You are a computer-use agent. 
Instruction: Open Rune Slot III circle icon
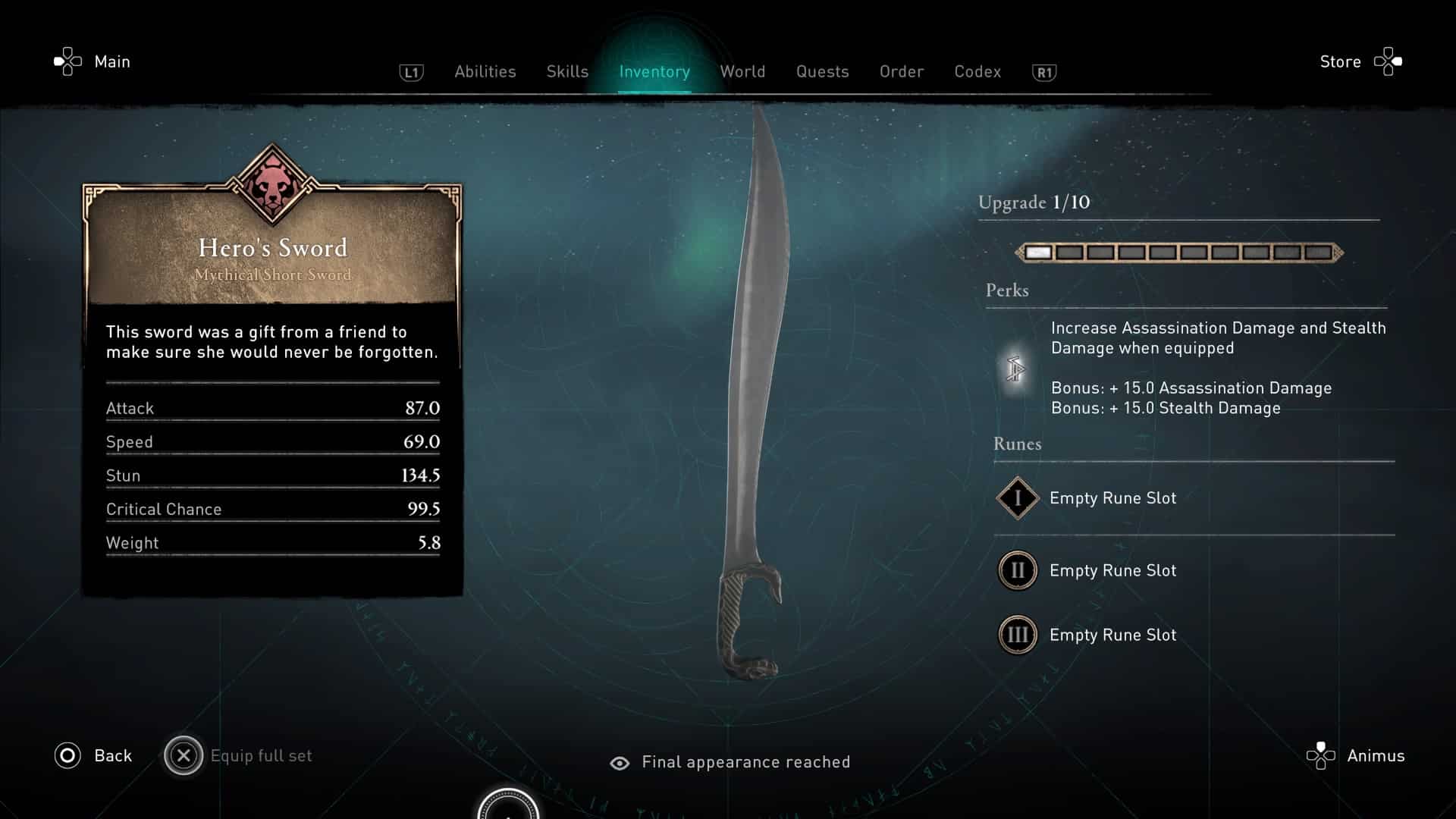tap(1017, 635)
